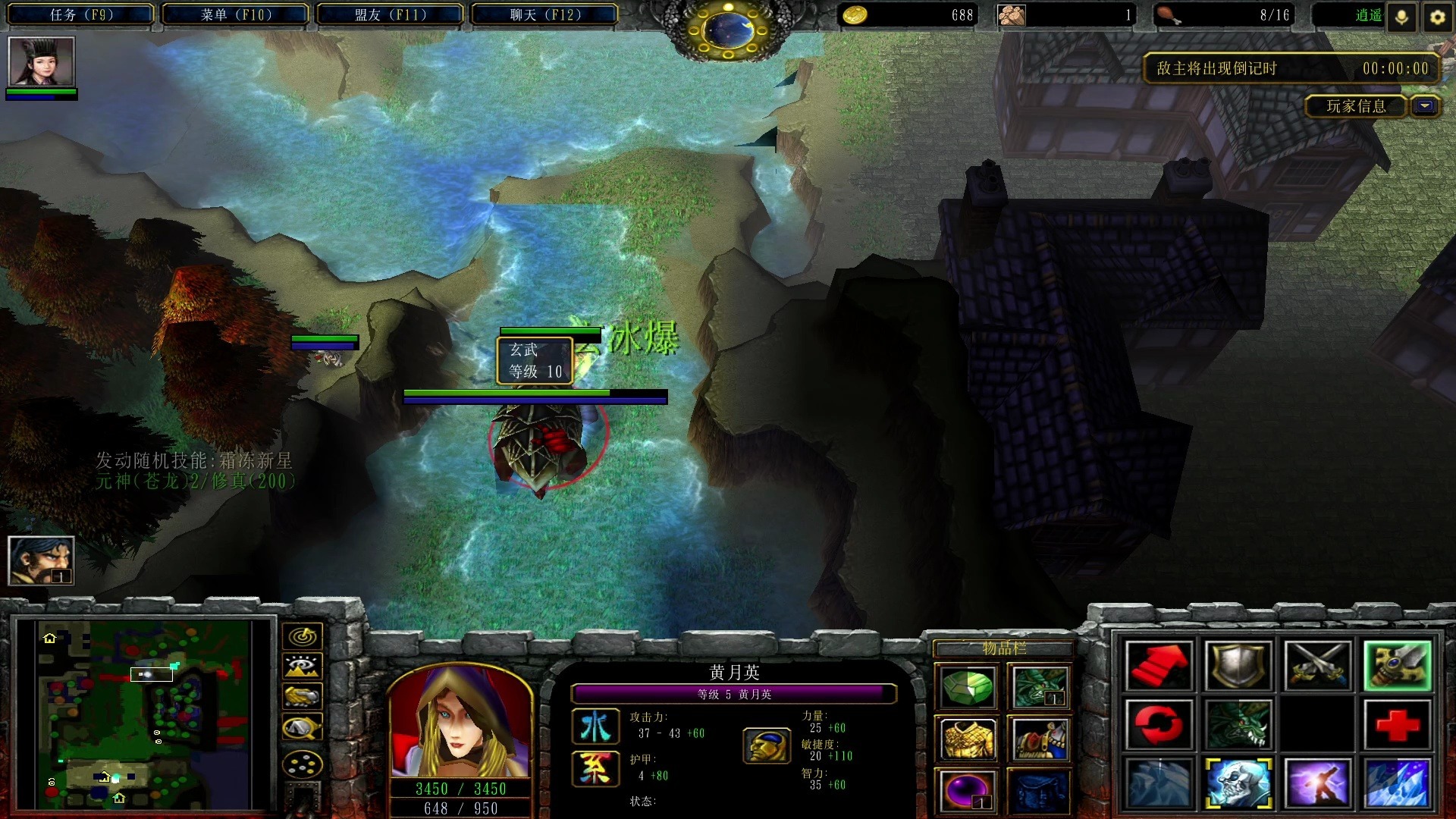The image size is (1456, 819).
Task: Toggle the microphone button
Action: tap(1401, 17)
